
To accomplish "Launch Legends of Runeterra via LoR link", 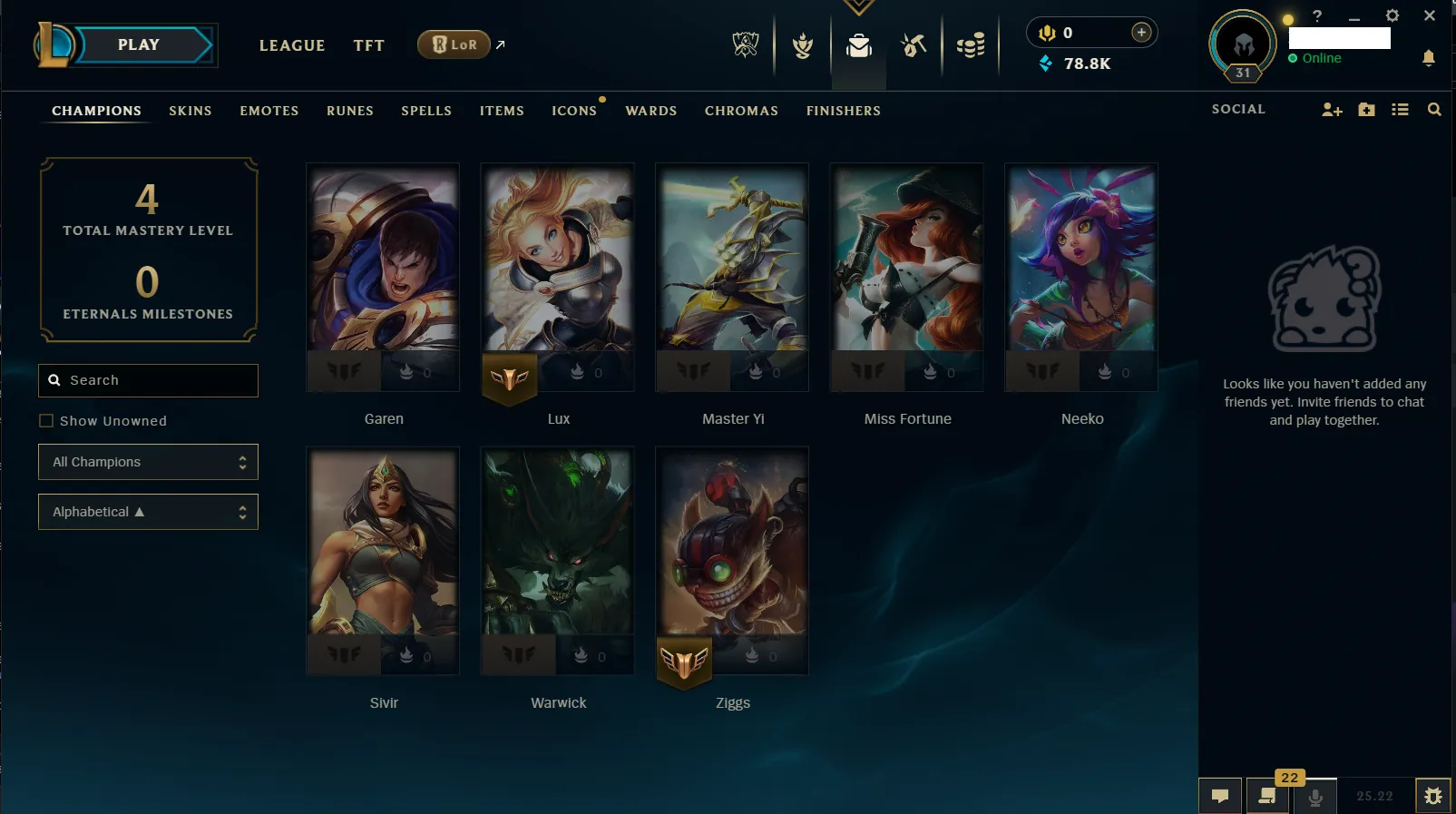I will pos(454,44).
